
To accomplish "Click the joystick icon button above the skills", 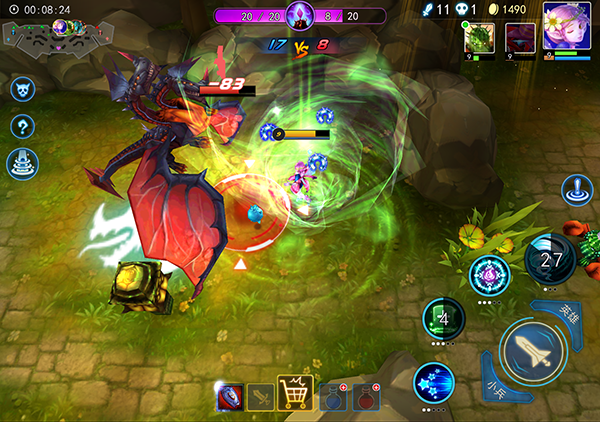I will tap(577, 190).
